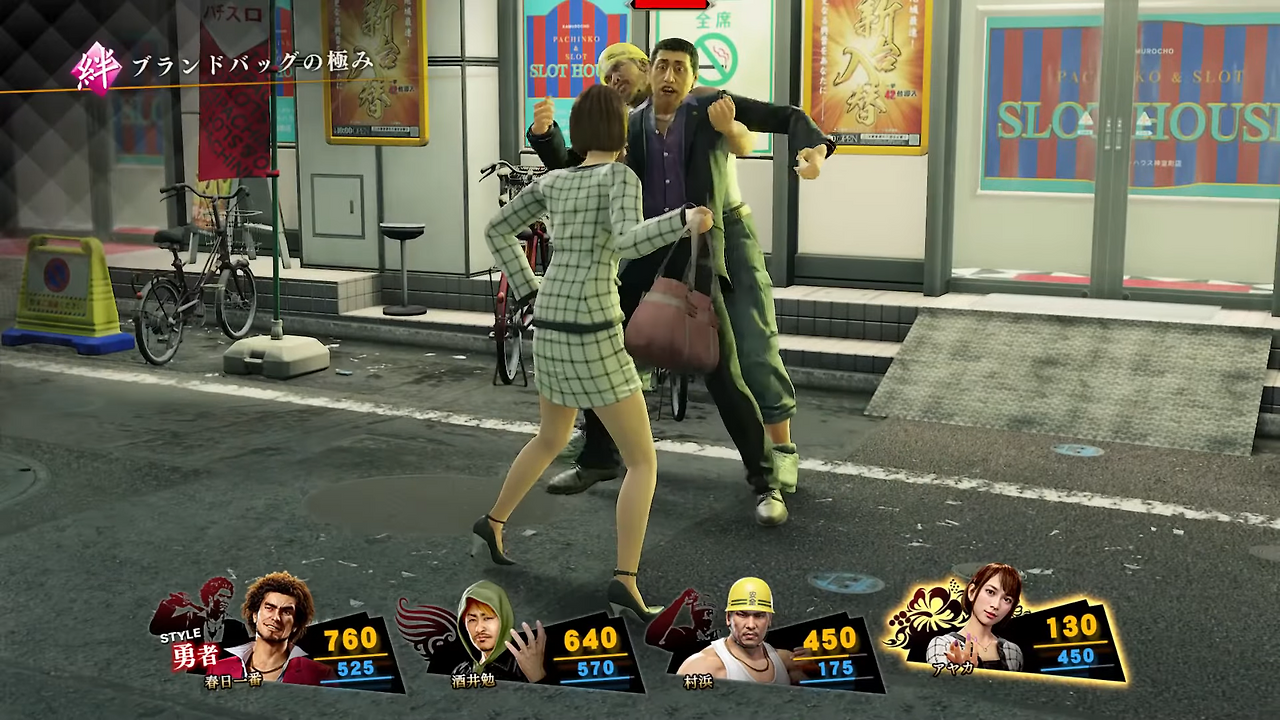This screenshot has height=720, width=1280.
Task: Click Kasuga's yellow 760 HP value
Action: (348, 638)
